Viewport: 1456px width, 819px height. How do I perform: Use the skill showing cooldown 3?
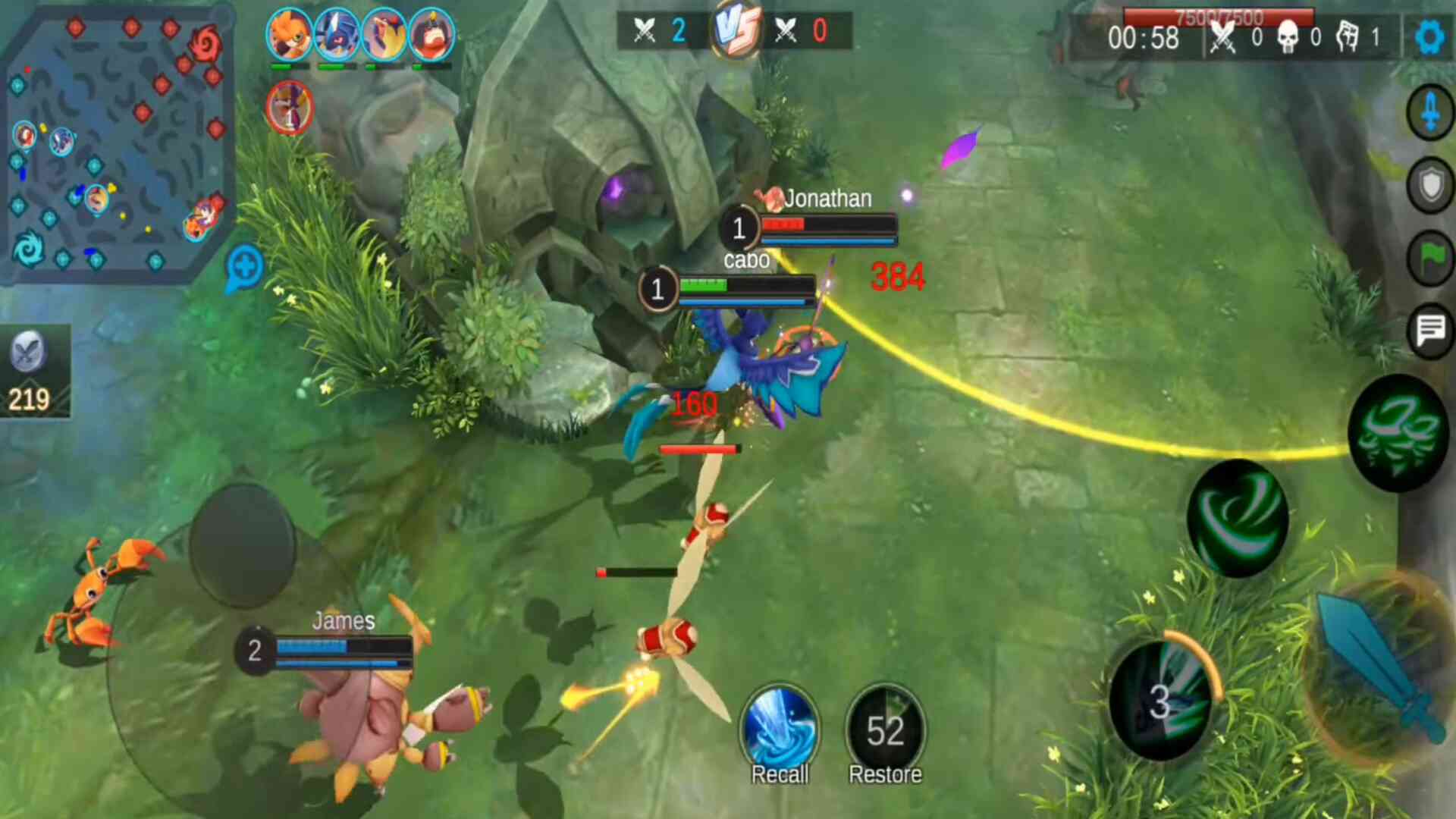coord(1160,700)
